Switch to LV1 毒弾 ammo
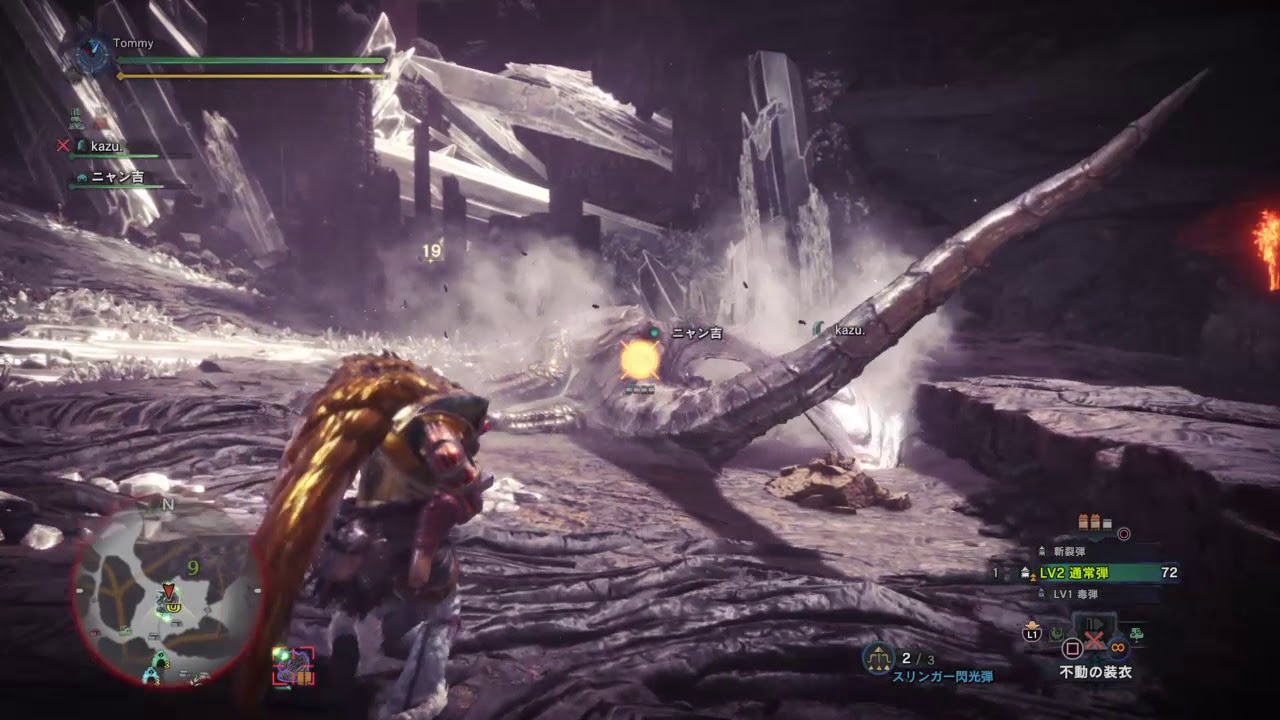The width and height of the screenshot is (1280, 720). [x=1075, y=594]
